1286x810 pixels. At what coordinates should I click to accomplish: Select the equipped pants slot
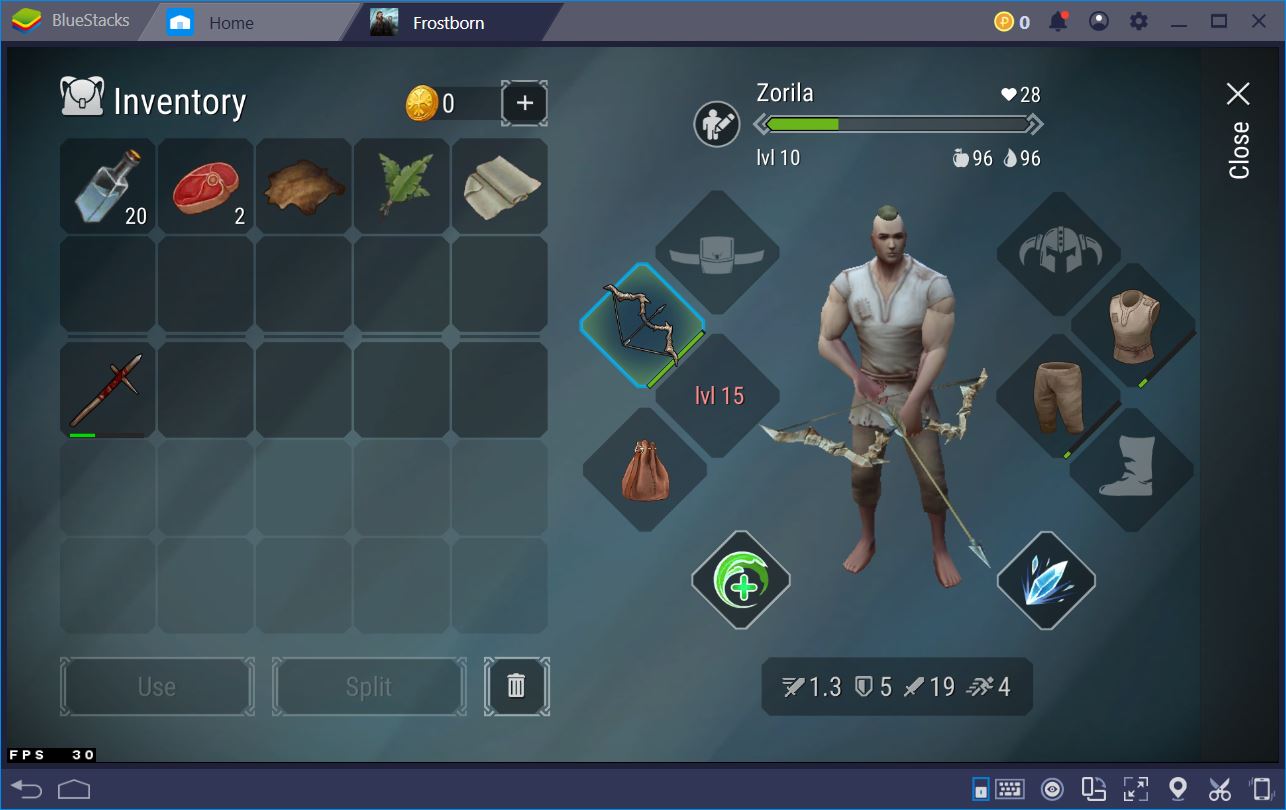[1058, 397]
